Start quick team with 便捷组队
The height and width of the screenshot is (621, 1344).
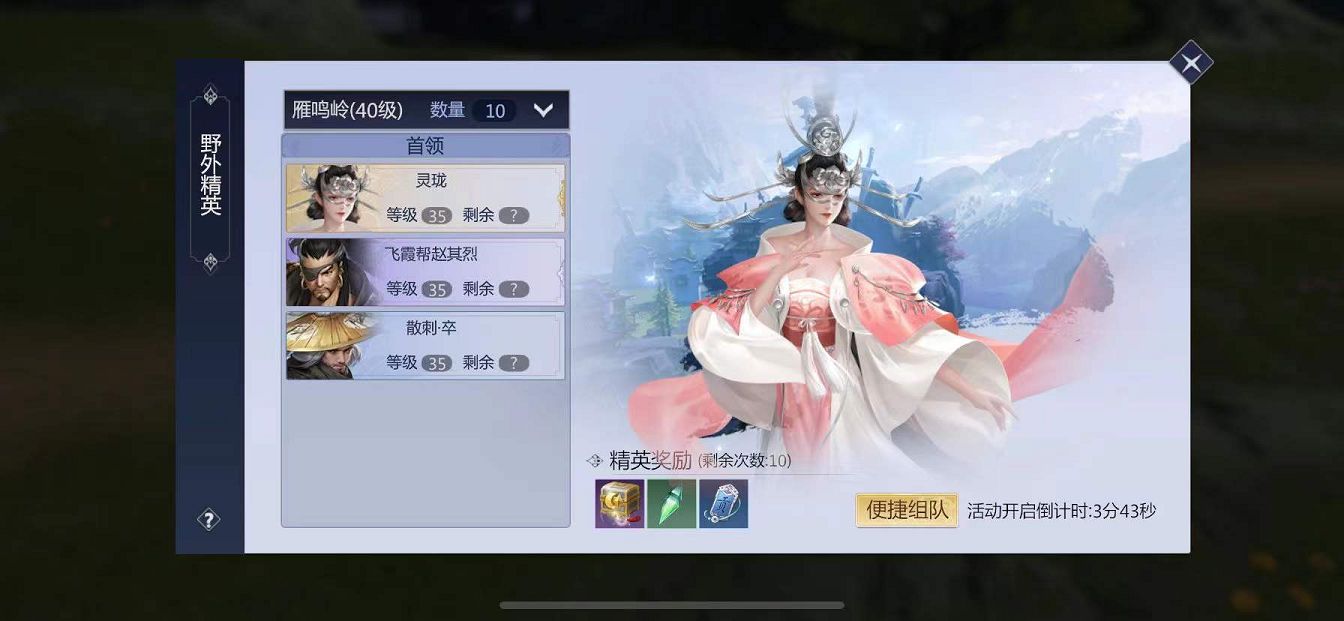(x=906, y=510)
